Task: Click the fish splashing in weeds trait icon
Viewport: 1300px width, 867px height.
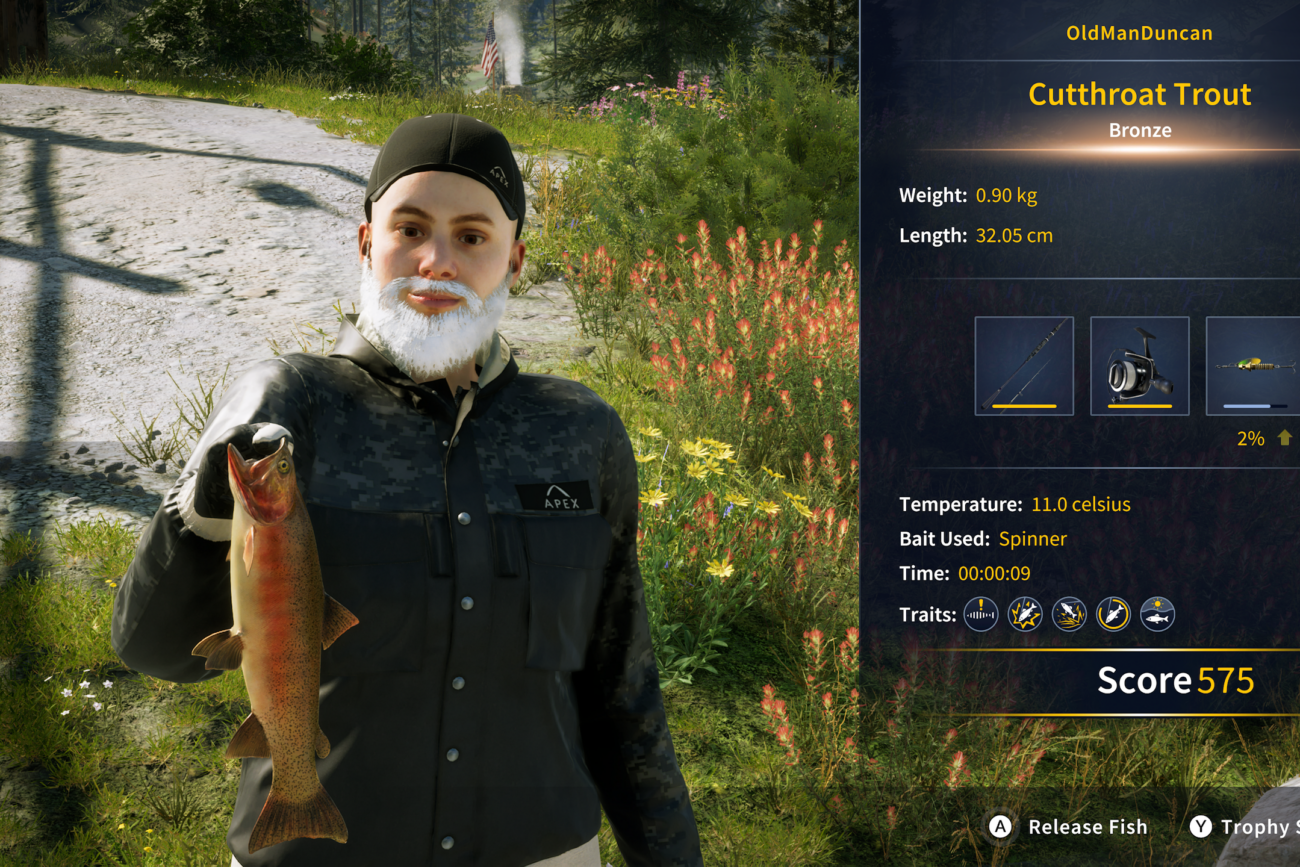Action: click(x=1069, y=614)
